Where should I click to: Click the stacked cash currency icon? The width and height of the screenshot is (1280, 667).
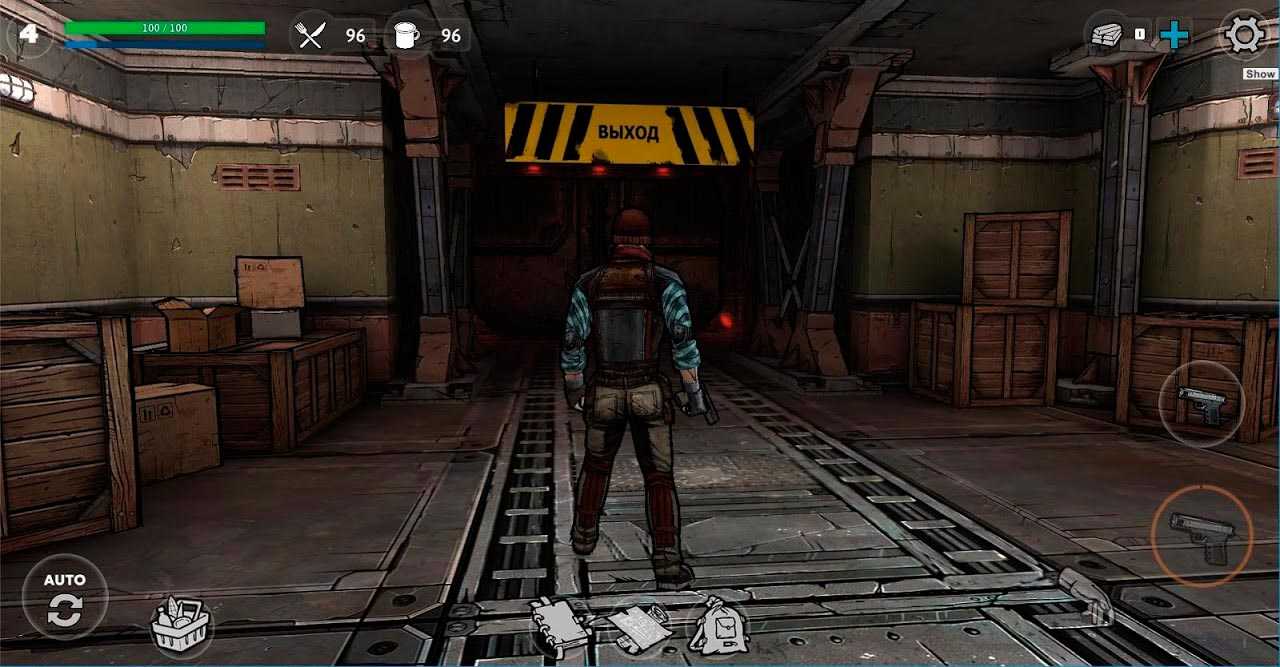[1107, 35]
